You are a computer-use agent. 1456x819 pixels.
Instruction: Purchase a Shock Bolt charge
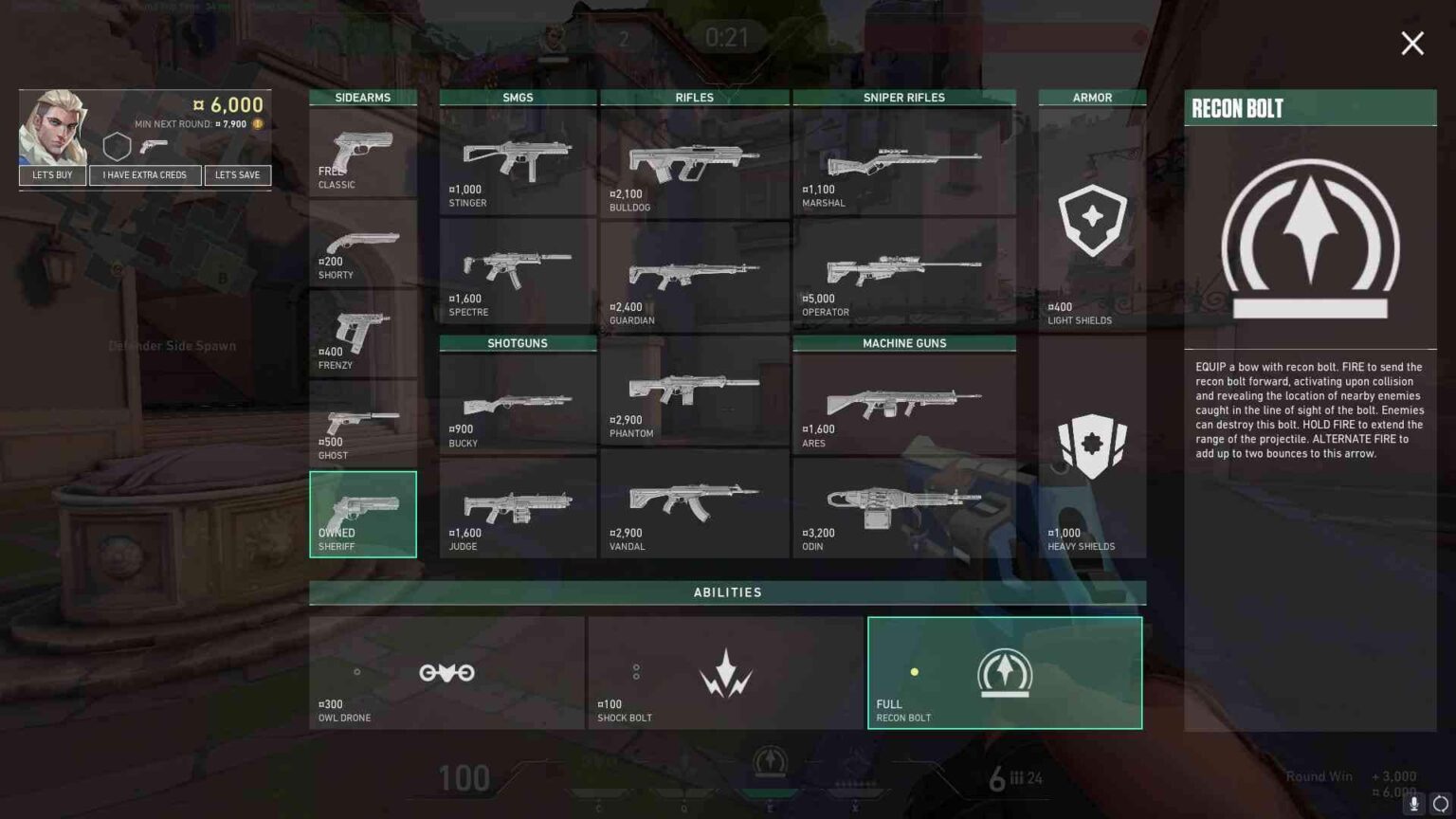(725, 673)
